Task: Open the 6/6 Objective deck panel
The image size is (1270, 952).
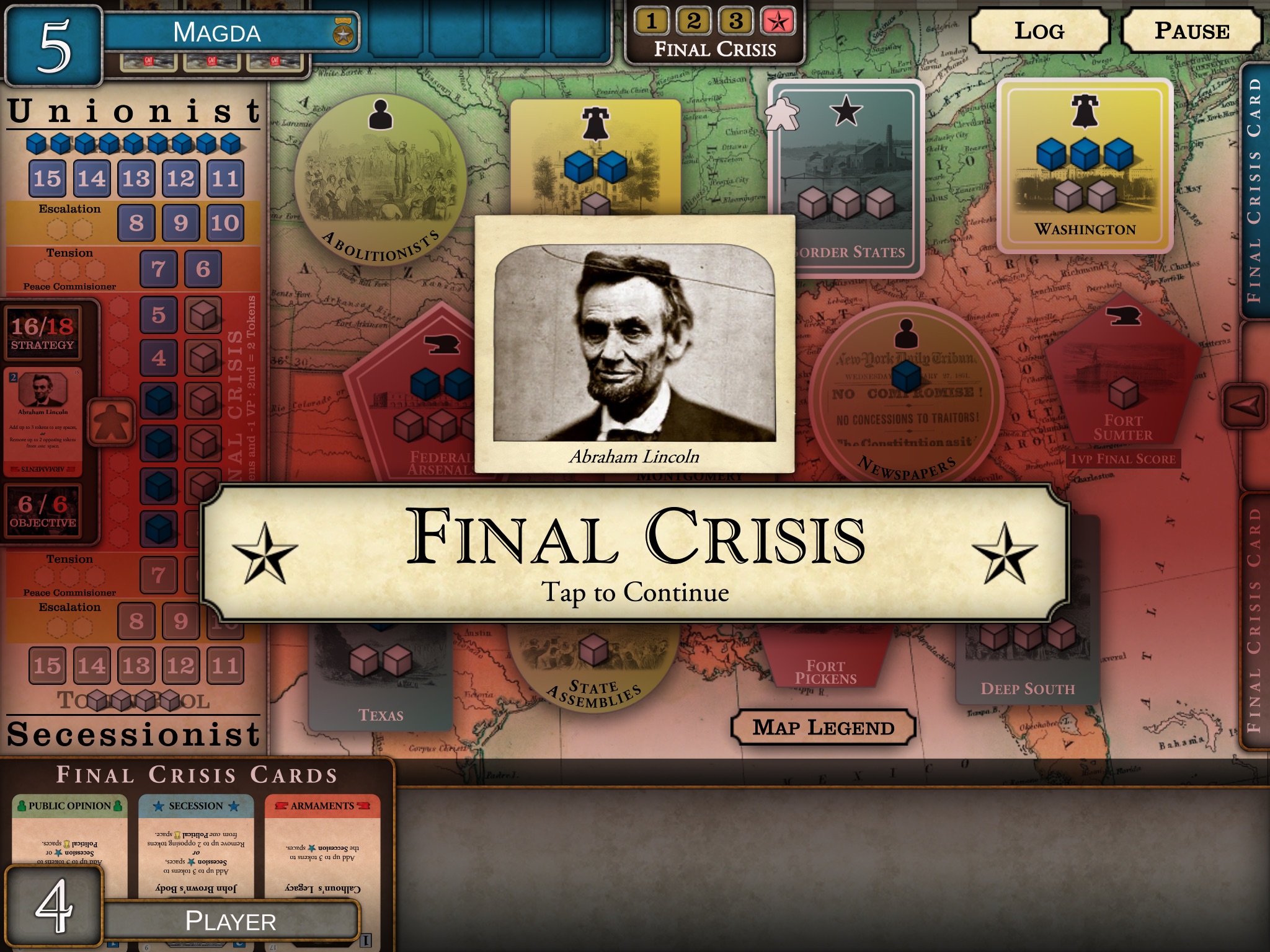Action: [43, 512]
